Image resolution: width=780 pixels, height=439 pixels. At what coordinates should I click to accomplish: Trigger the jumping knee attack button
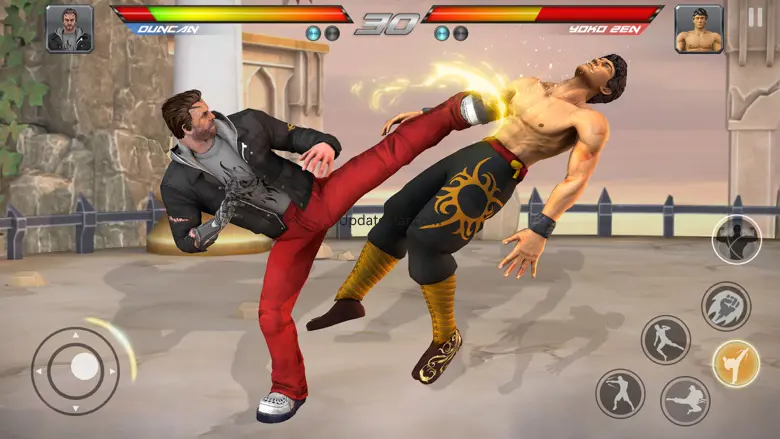[x=665, y=340]
